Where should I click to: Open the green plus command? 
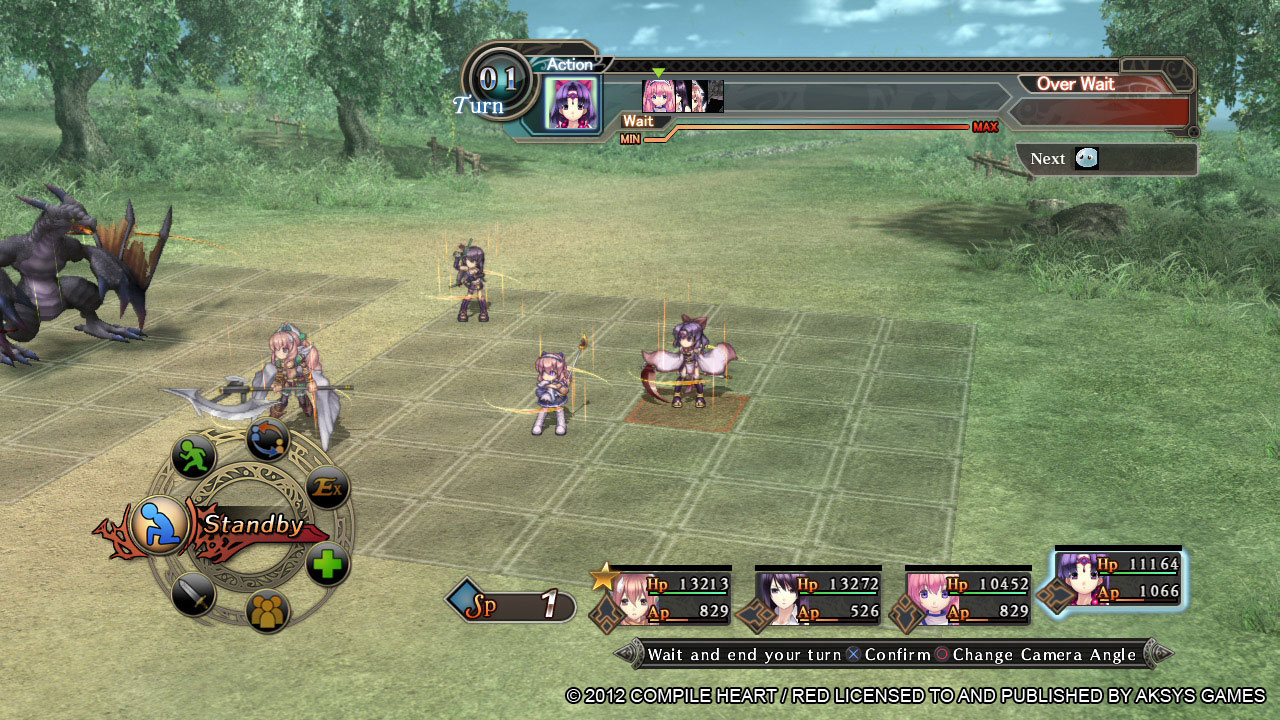tap(327, 565)
